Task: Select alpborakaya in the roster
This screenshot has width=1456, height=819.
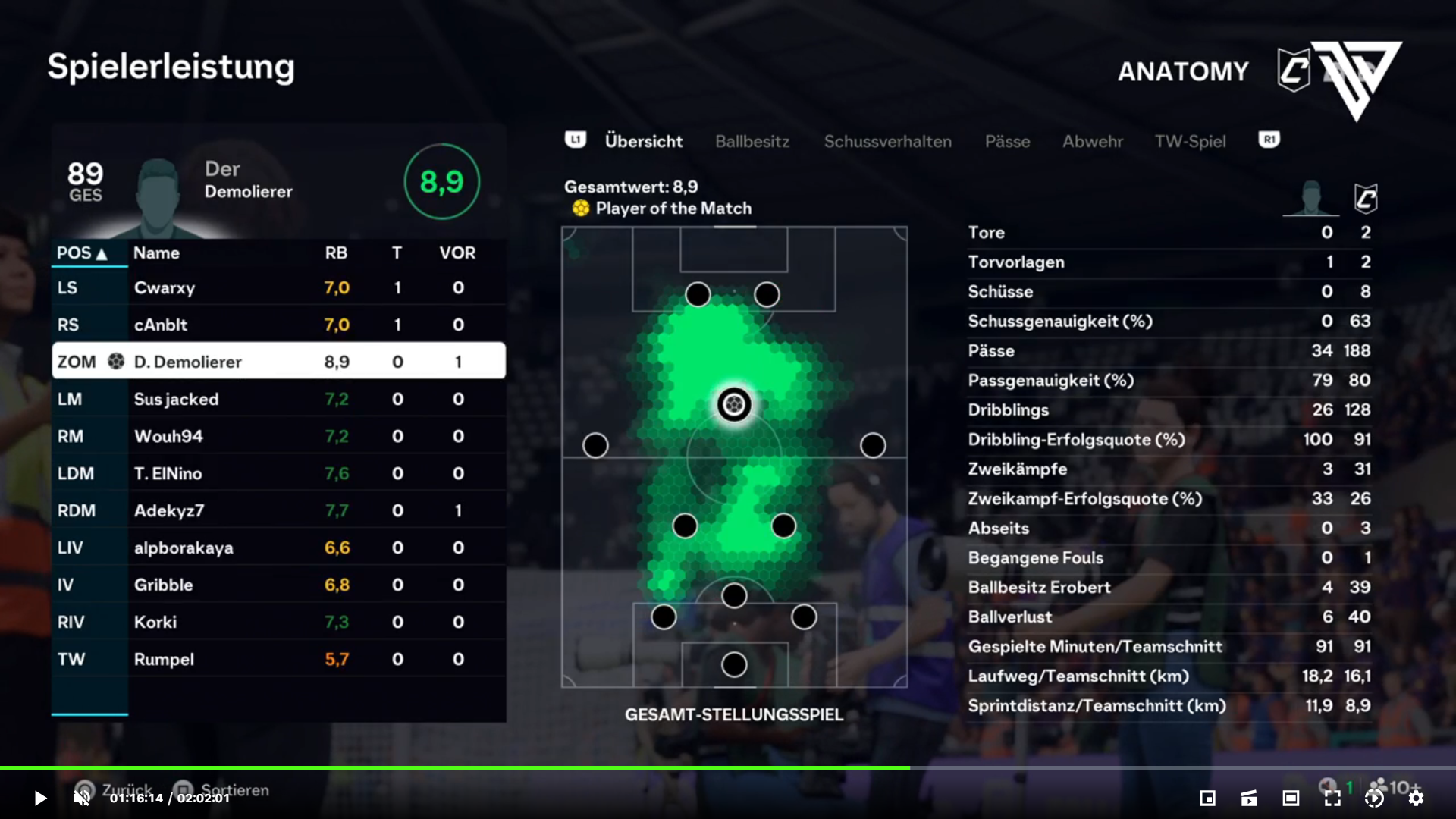Action: pyautogui.click(x=278, y=548)
